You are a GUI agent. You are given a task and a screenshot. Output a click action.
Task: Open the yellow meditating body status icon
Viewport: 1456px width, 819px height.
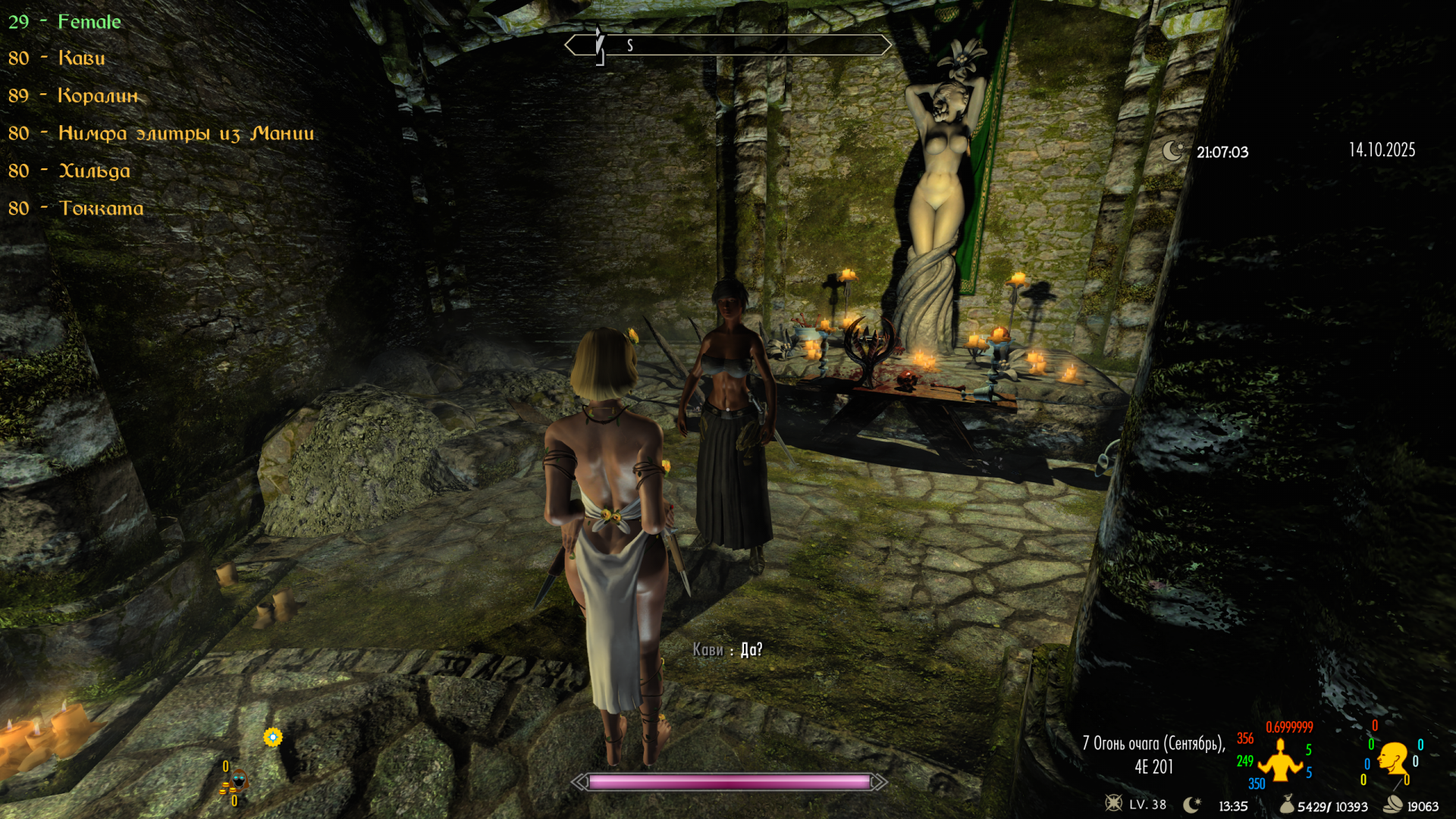[x=1280, y=761]
